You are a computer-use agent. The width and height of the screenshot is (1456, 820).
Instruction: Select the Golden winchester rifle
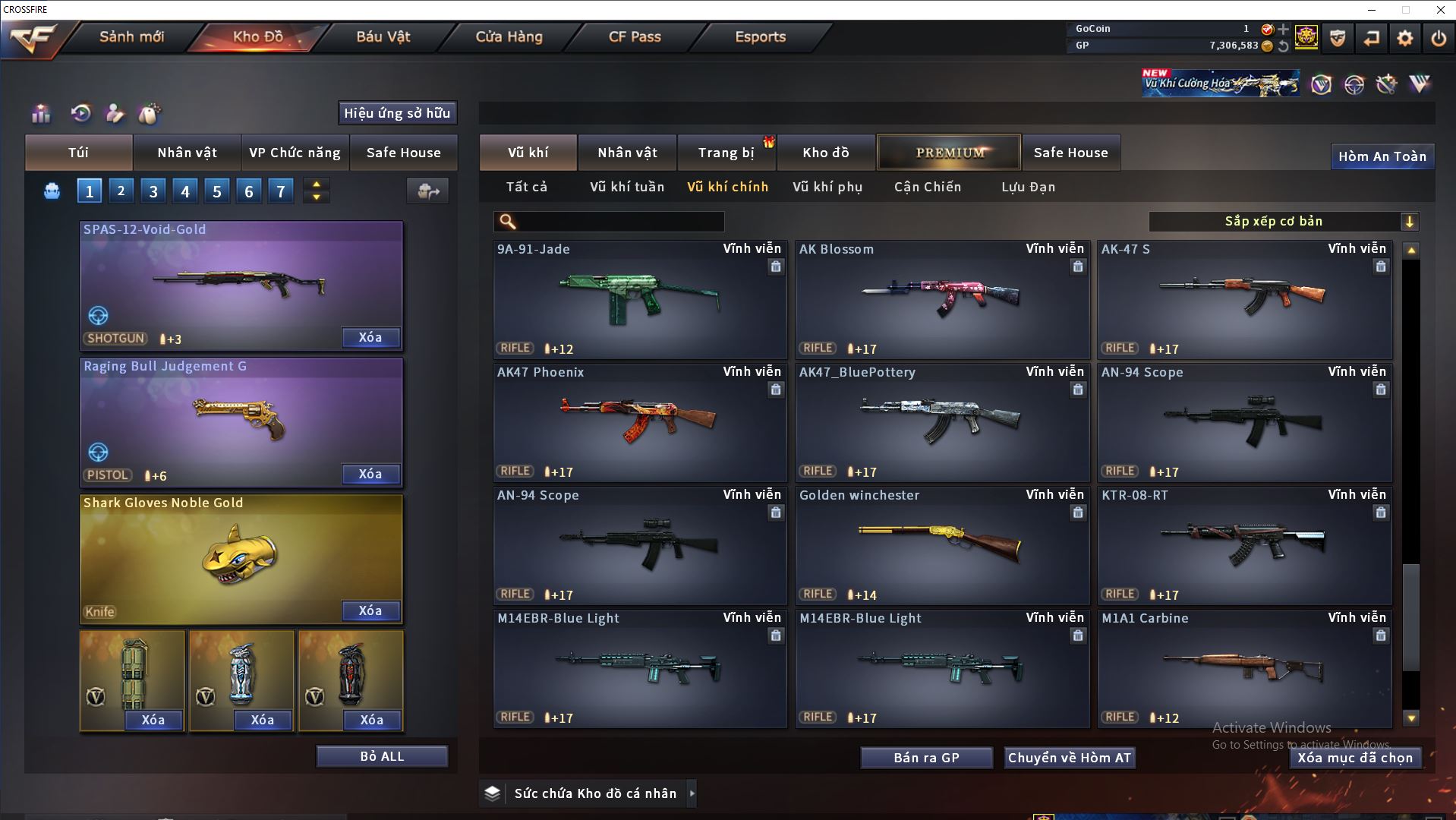click(x=941, y=544)
